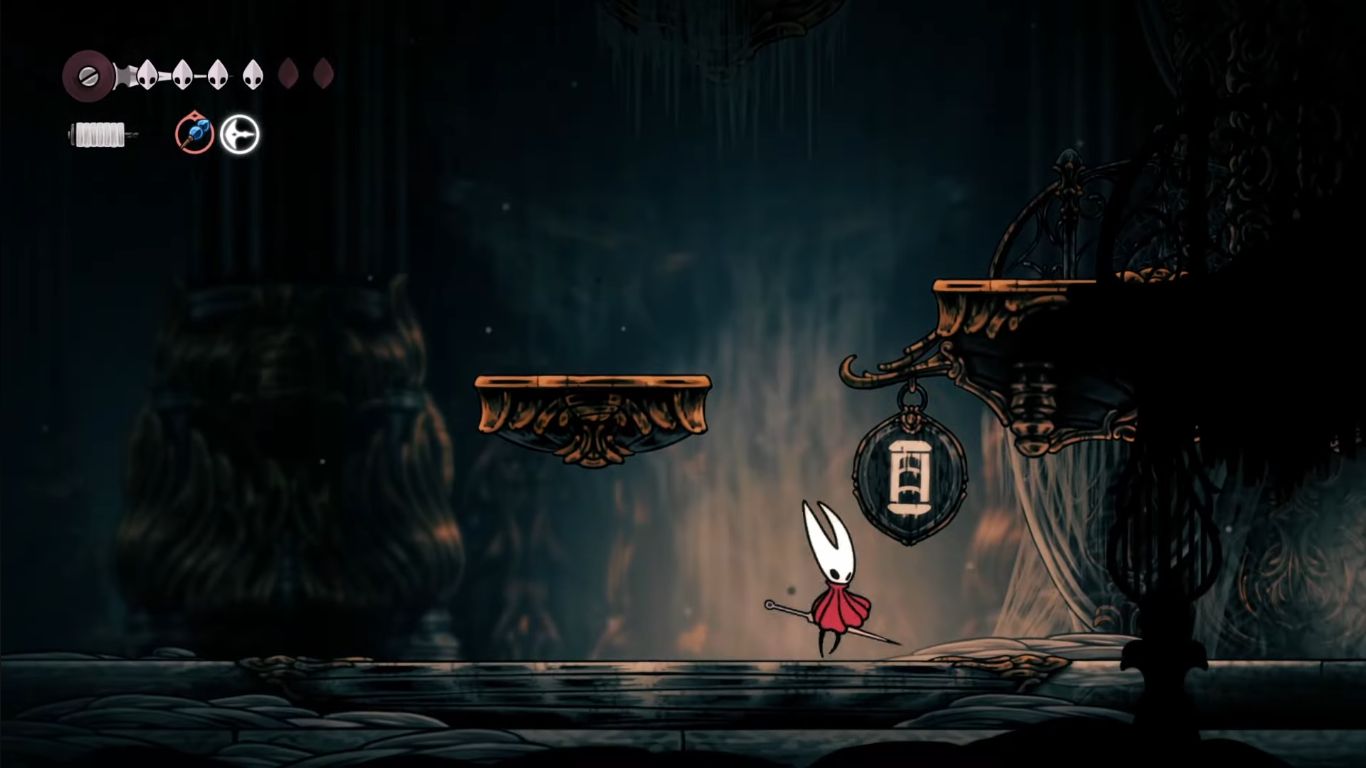
Task: Activate the white-ringed silk skill icon
Action: click(240, 134)
